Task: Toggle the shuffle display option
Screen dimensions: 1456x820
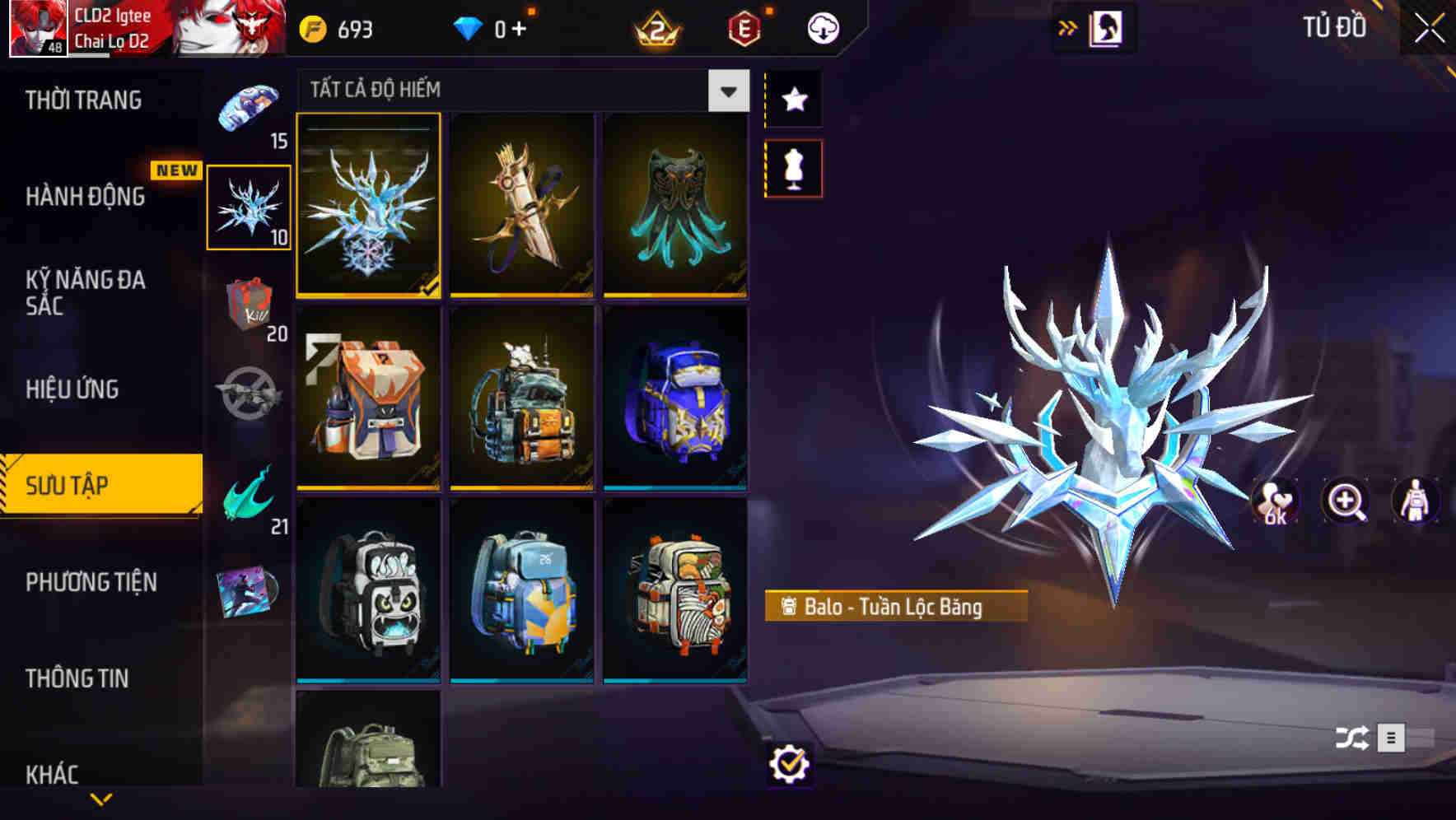Action: 1351,739
